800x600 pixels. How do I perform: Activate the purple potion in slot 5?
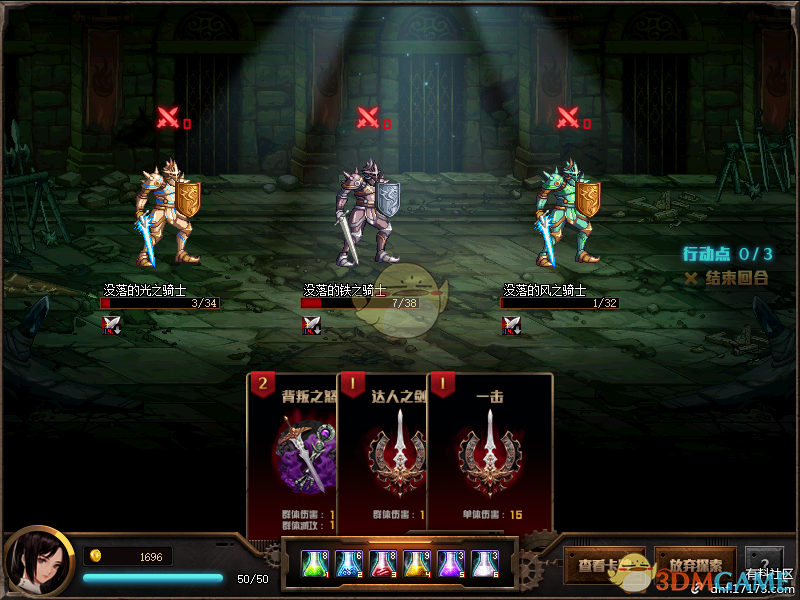tap(451, 564)
